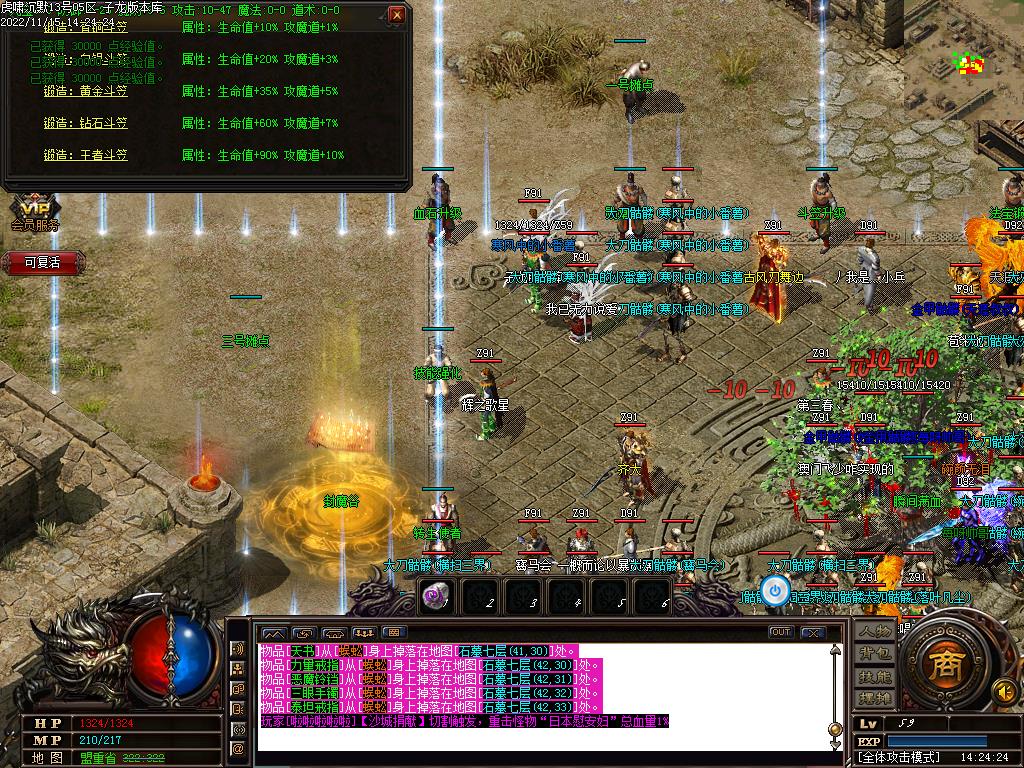Select the @ chat channel button
The height and width of the screenshot is (768, 1024).
point(239,748)
